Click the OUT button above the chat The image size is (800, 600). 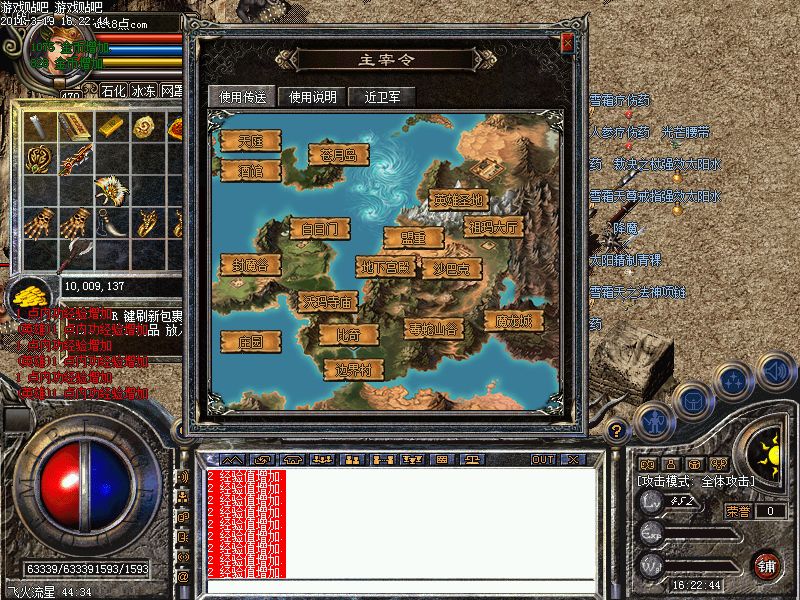pos(542,459)
